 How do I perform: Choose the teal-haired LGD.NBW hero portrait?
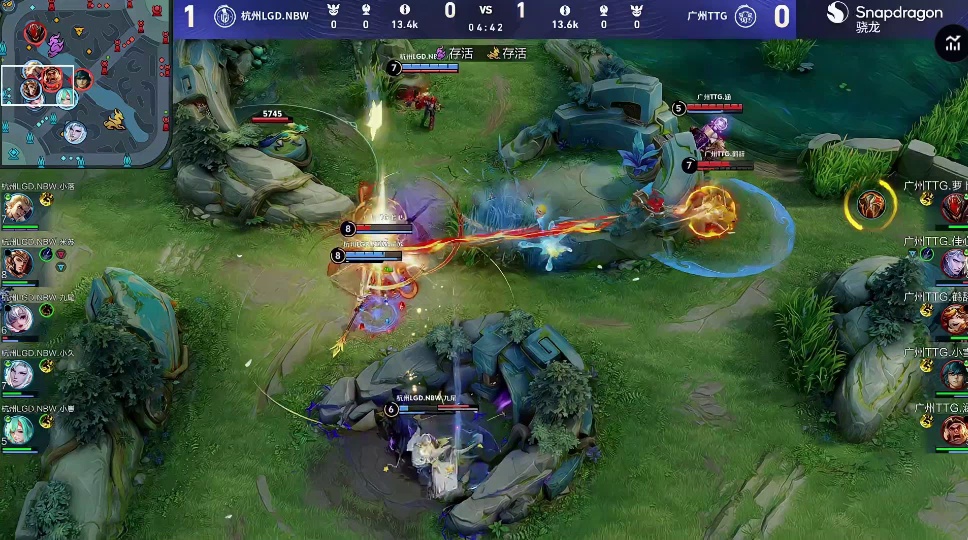[18, 429]
